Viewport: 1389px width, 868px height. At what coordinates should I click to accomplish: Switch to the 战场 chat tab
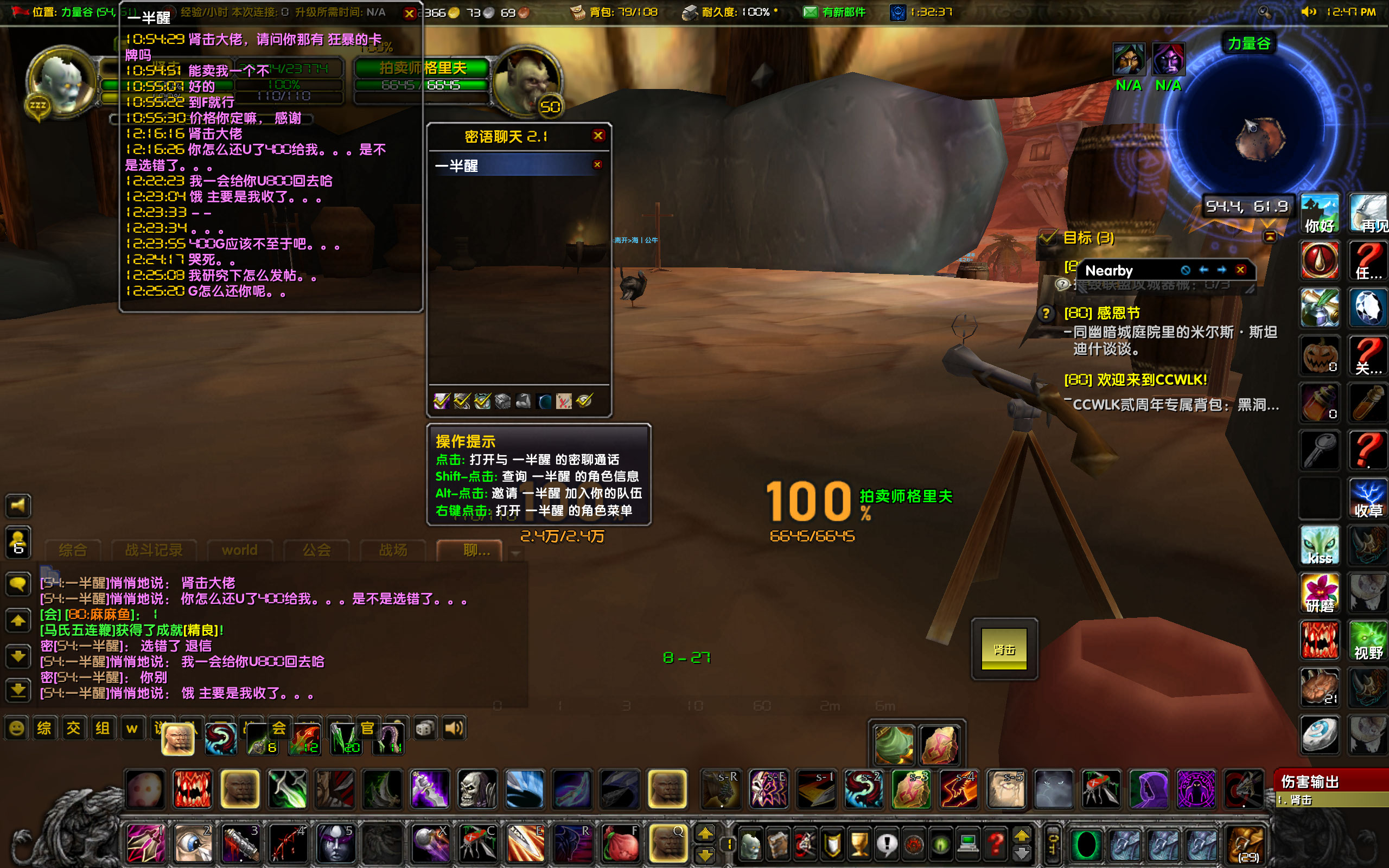pyautogui.click(x=392, y=550)
